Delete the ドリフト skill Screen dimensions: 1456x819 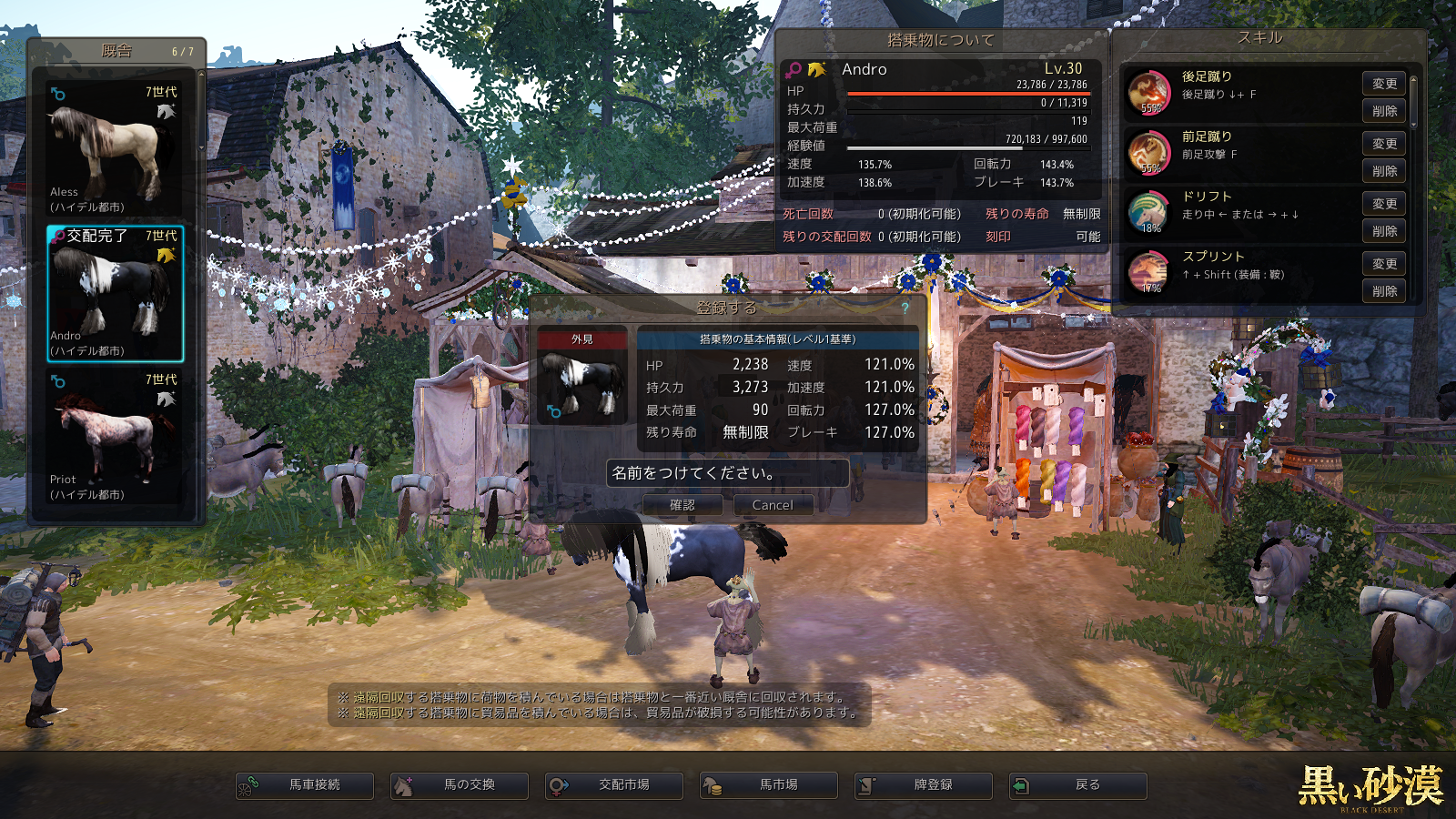click(x=1384, y=231)
